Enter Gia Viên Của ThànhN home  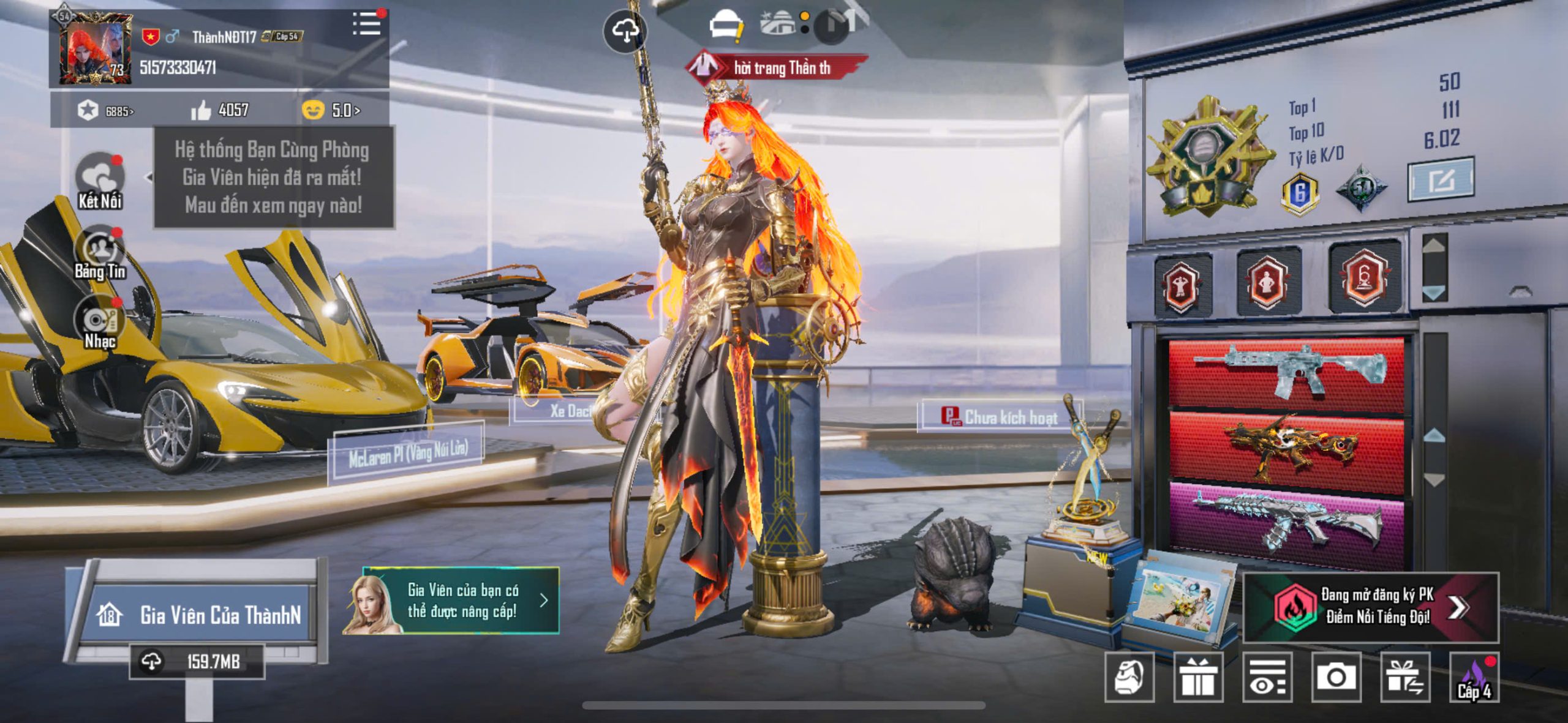200,614
